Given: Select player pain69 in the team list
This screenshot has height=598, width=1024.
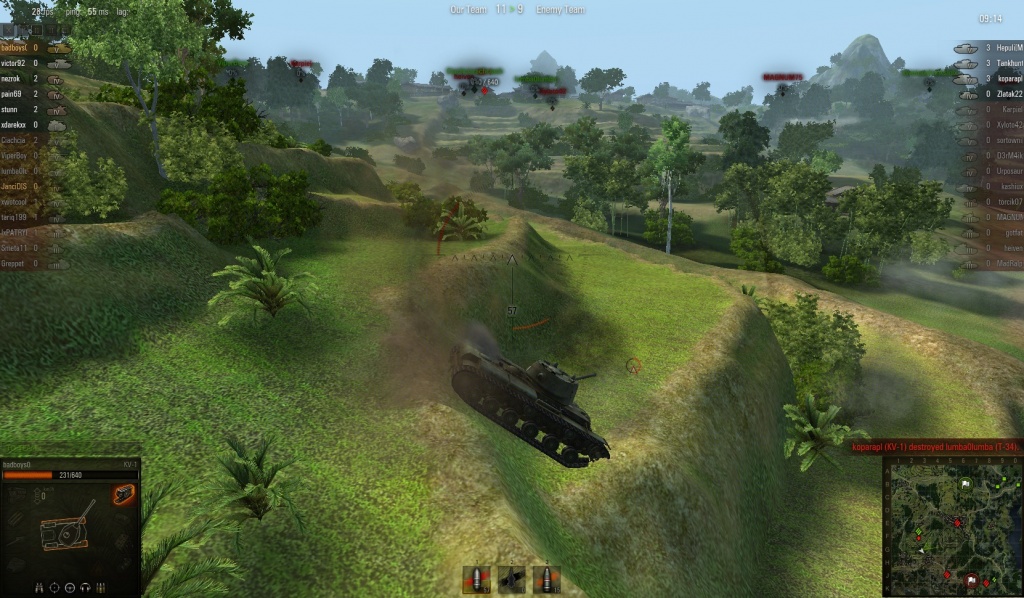Looking at the screenshot, I should (20, 94).
